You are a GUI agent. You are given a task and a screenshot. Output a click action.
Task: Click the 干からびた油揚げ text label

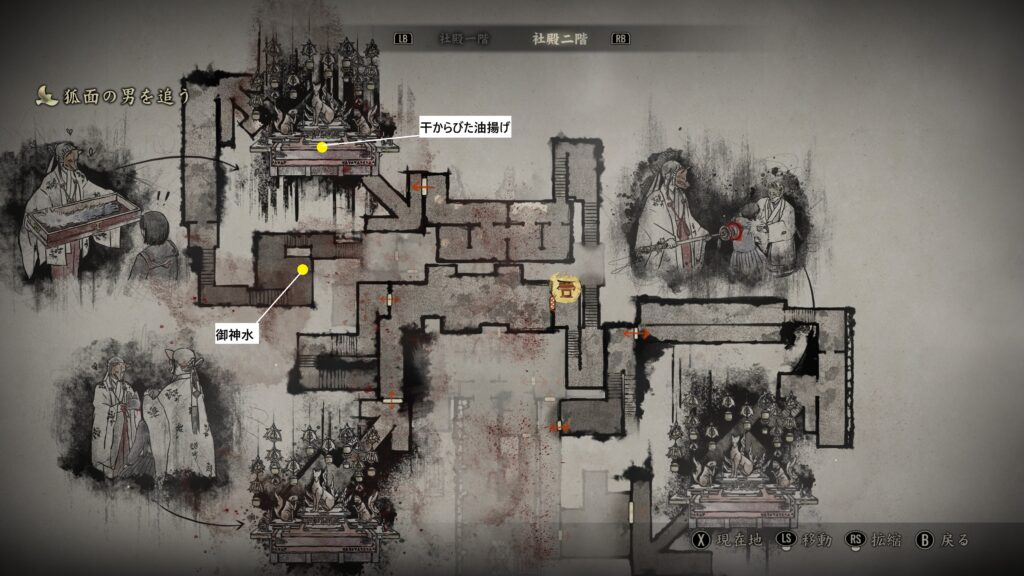tap(466, 127)
